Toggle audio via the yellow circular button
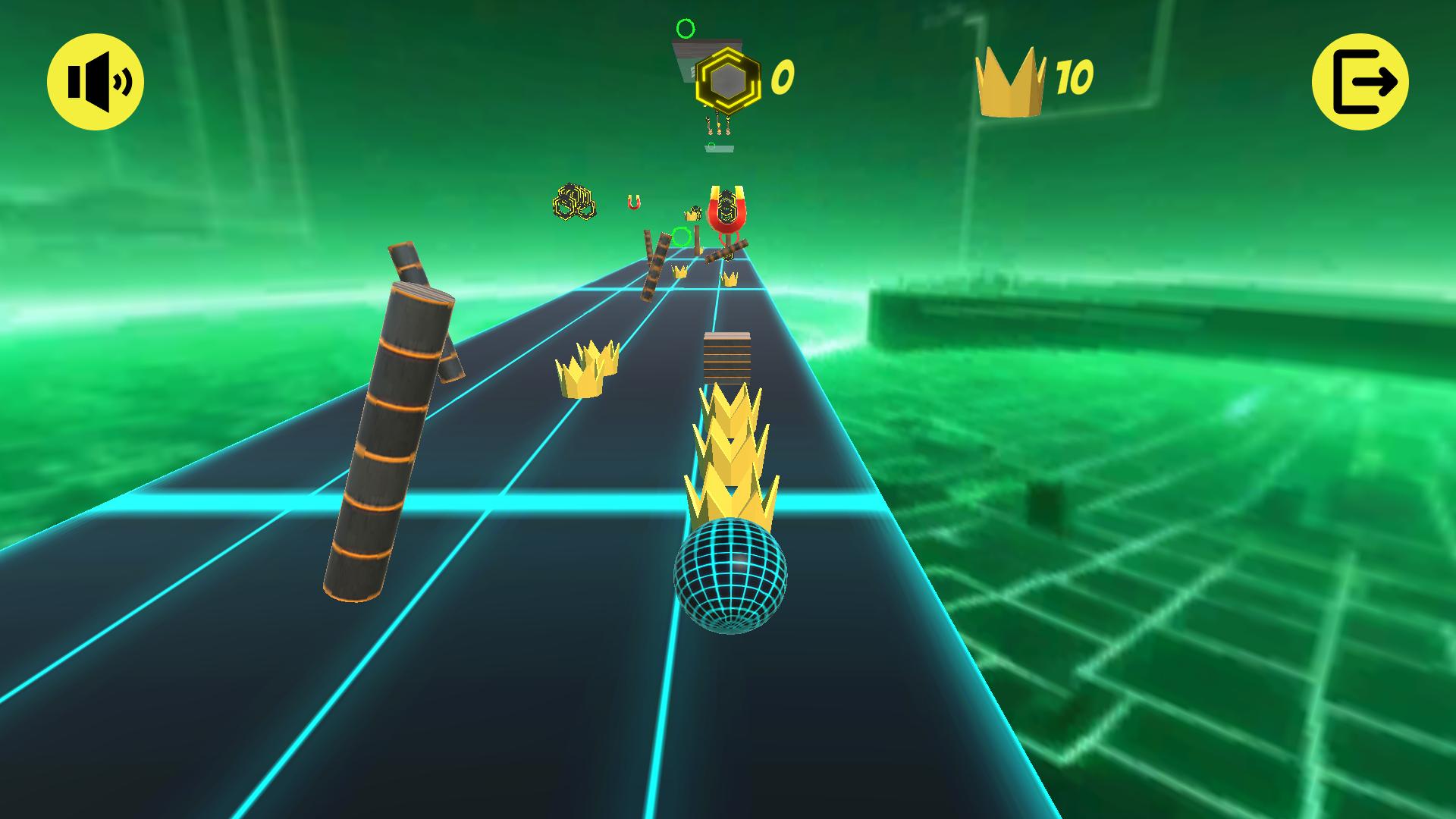 pos(95,82)
